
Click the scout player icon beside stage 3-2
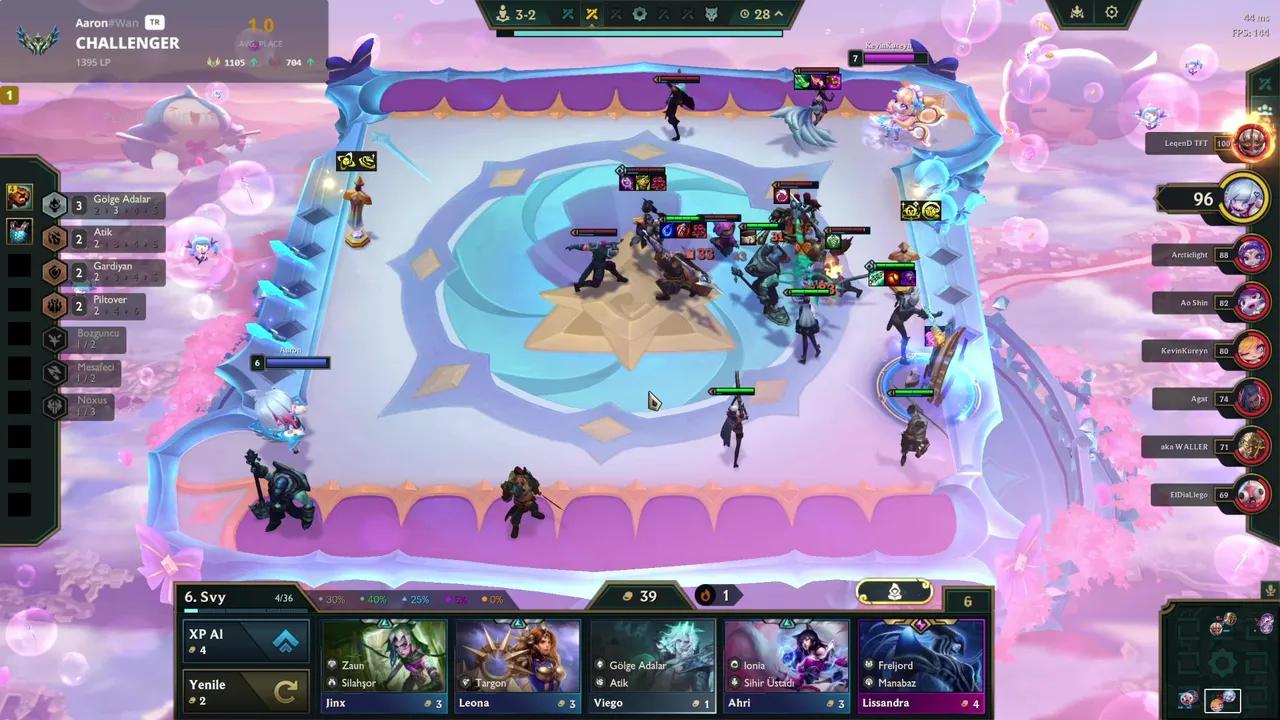[x=502, y=14]
